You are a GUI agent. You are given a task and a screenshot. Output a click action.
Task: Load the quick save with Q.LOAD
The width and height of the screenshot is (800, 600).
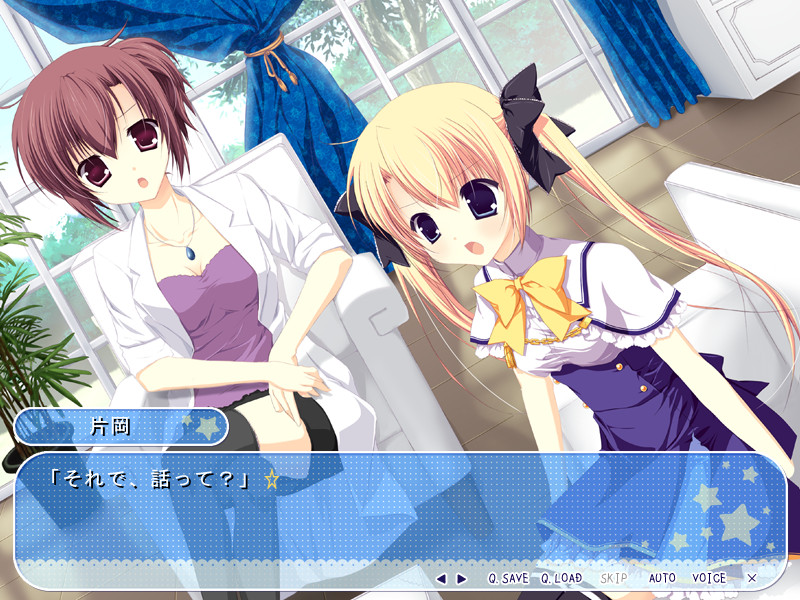[561, 578]
